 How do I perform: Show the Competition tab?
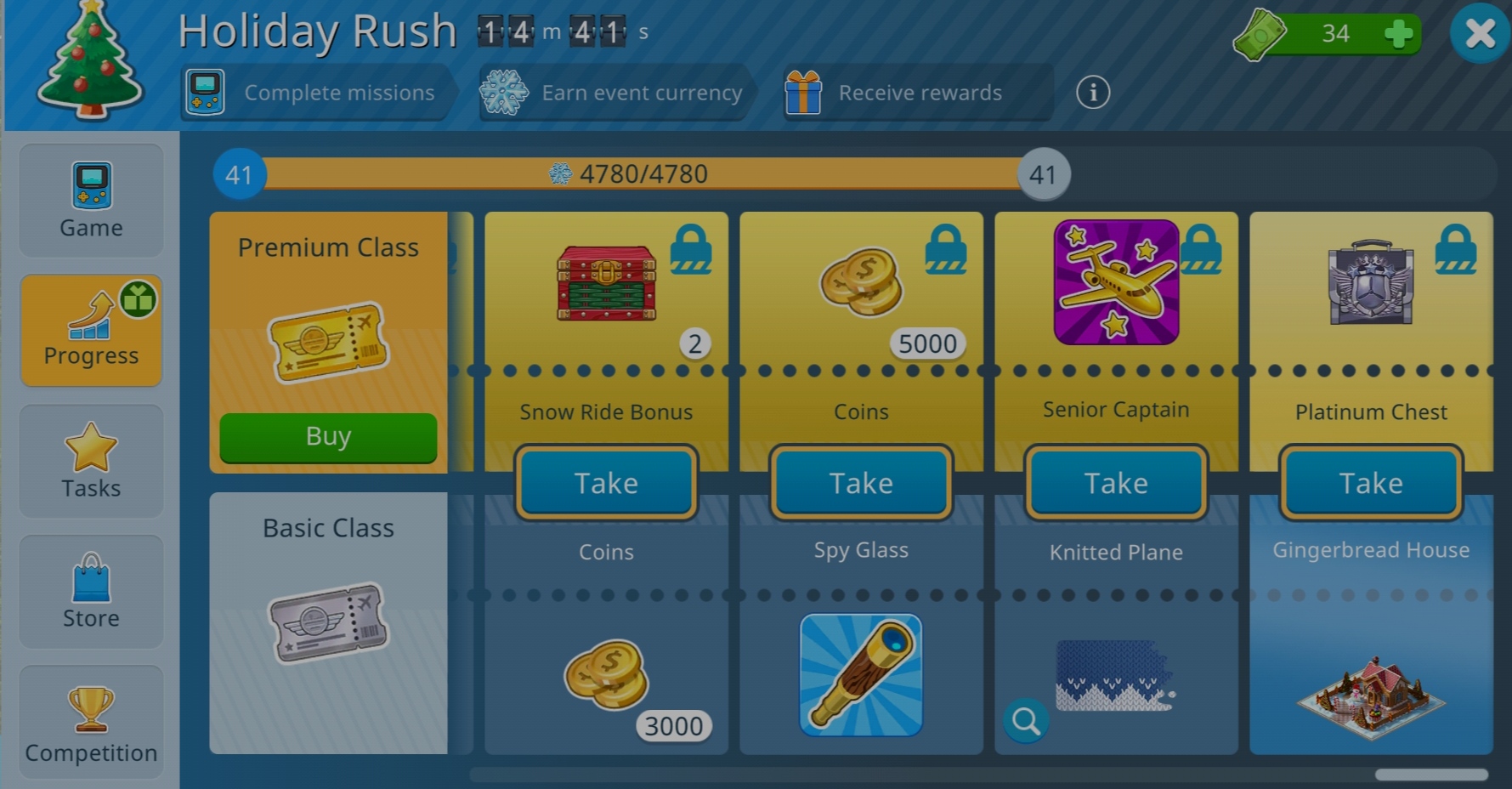pyautogui.click(x=91, y=723)
